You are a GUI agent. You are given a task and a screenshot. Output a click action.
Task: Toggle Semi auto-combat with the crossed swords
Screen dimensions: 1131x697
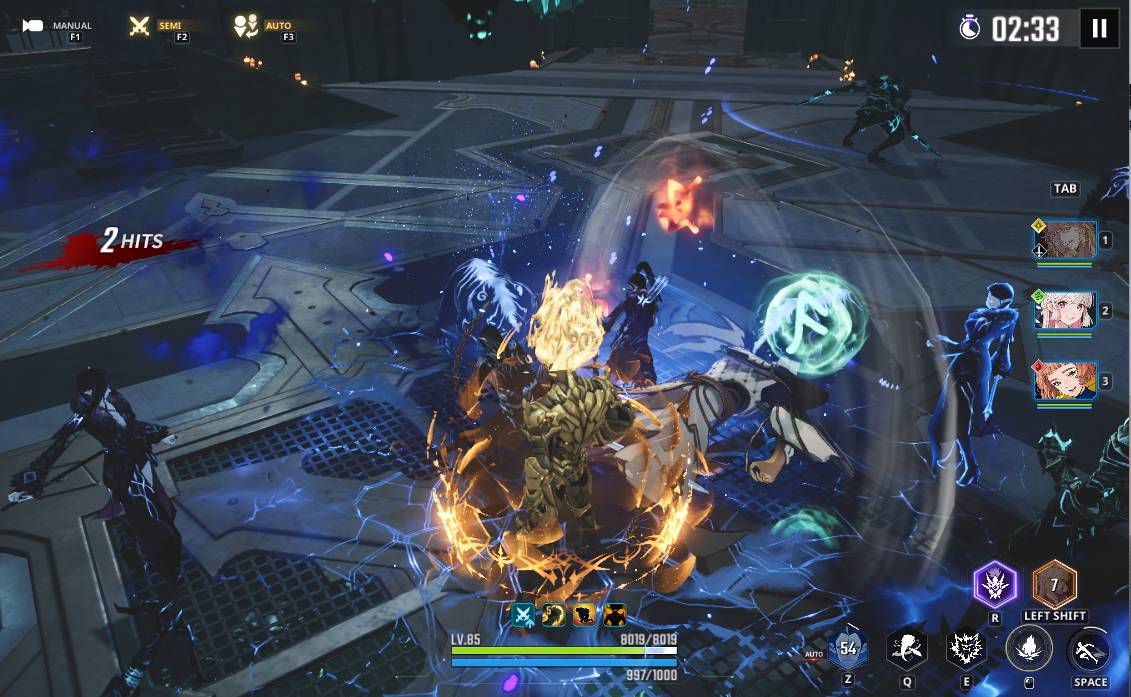click(141, 26)
